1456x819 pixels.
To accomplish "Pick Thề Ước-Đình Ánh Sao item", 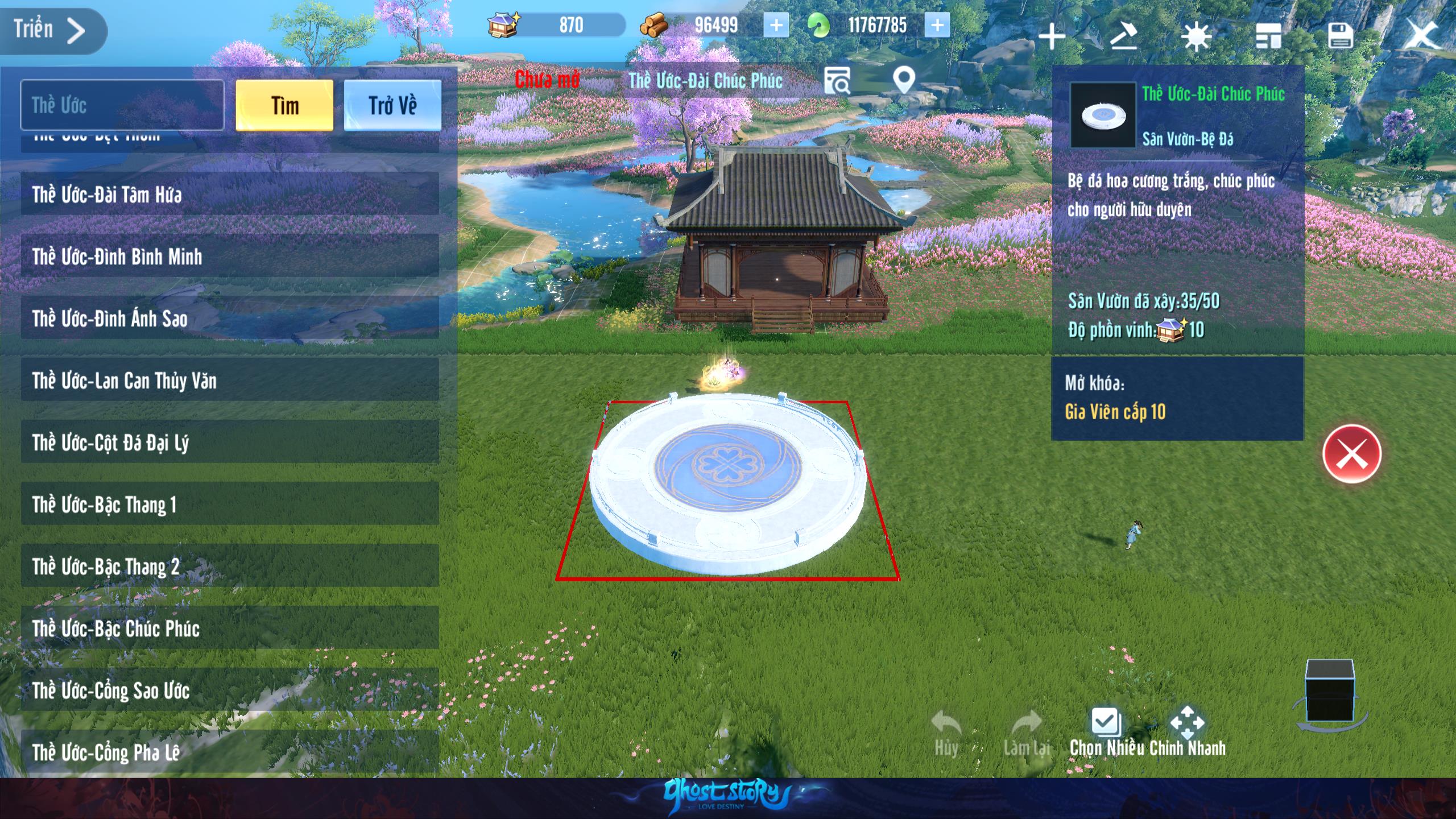I will (x=230, y=318).
